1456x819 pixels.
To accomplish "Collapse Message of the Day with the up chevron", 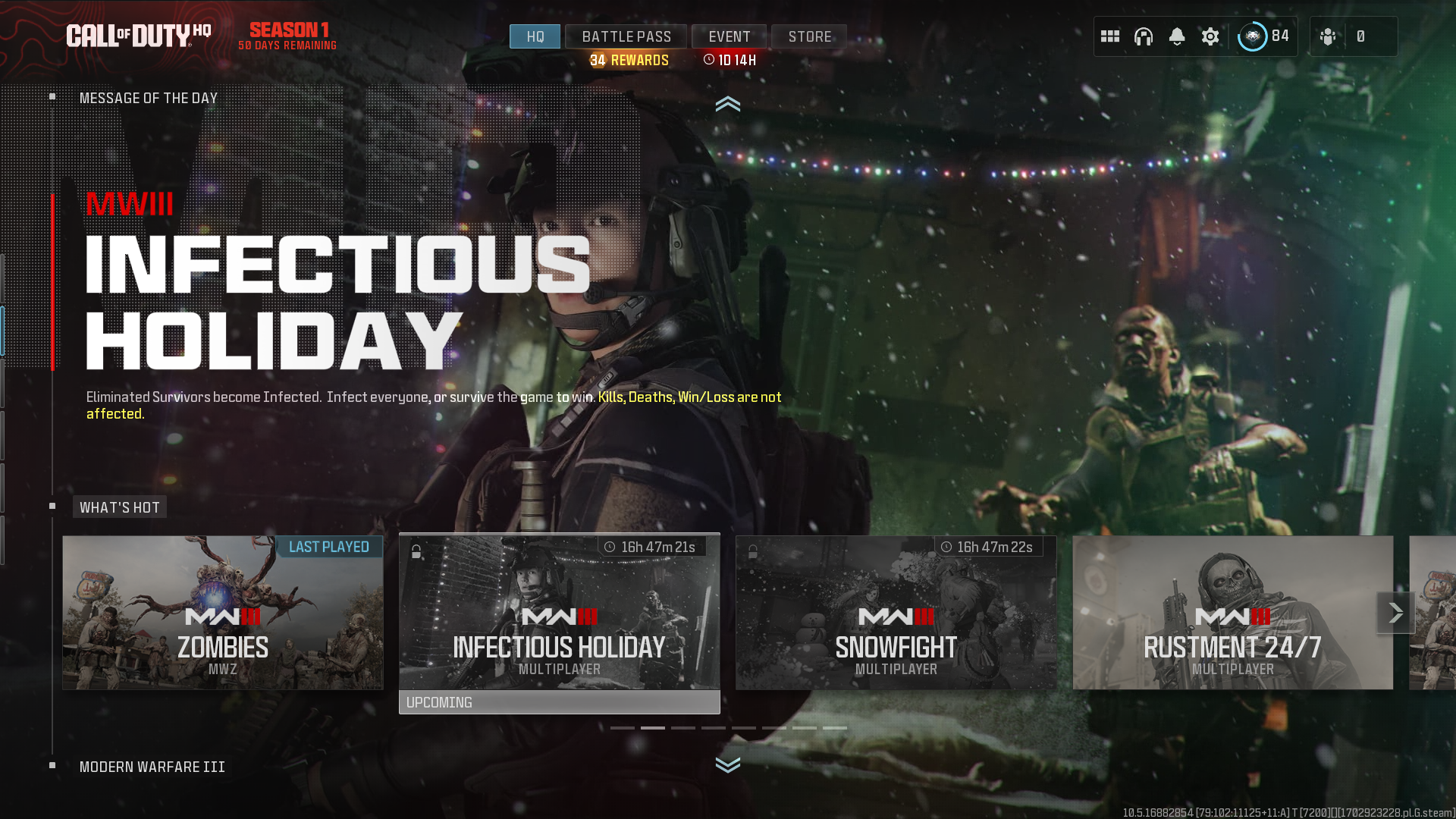I will pyautogui.click(x=728, y=105).
